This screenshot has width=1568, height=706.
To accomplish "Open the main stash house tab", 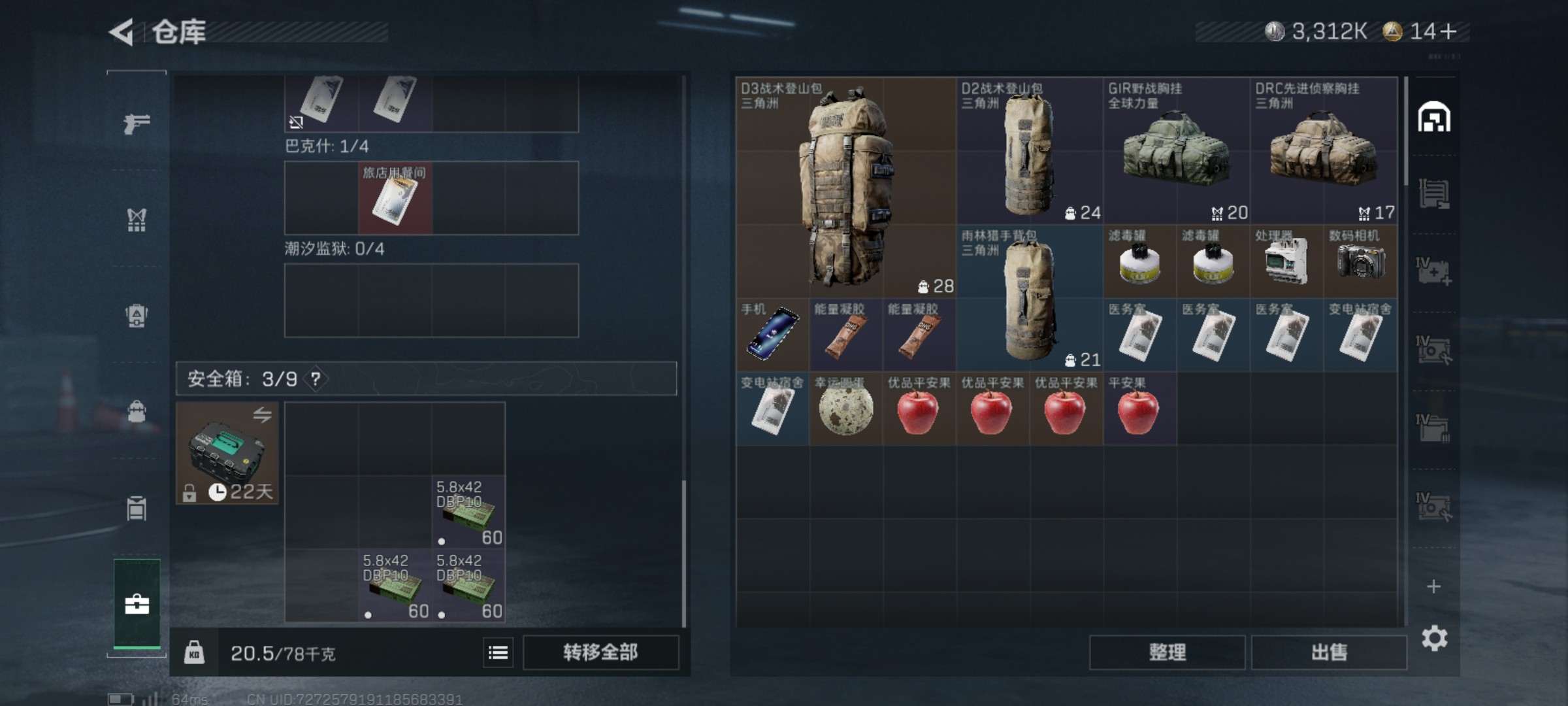I will tap(1434, 118).
